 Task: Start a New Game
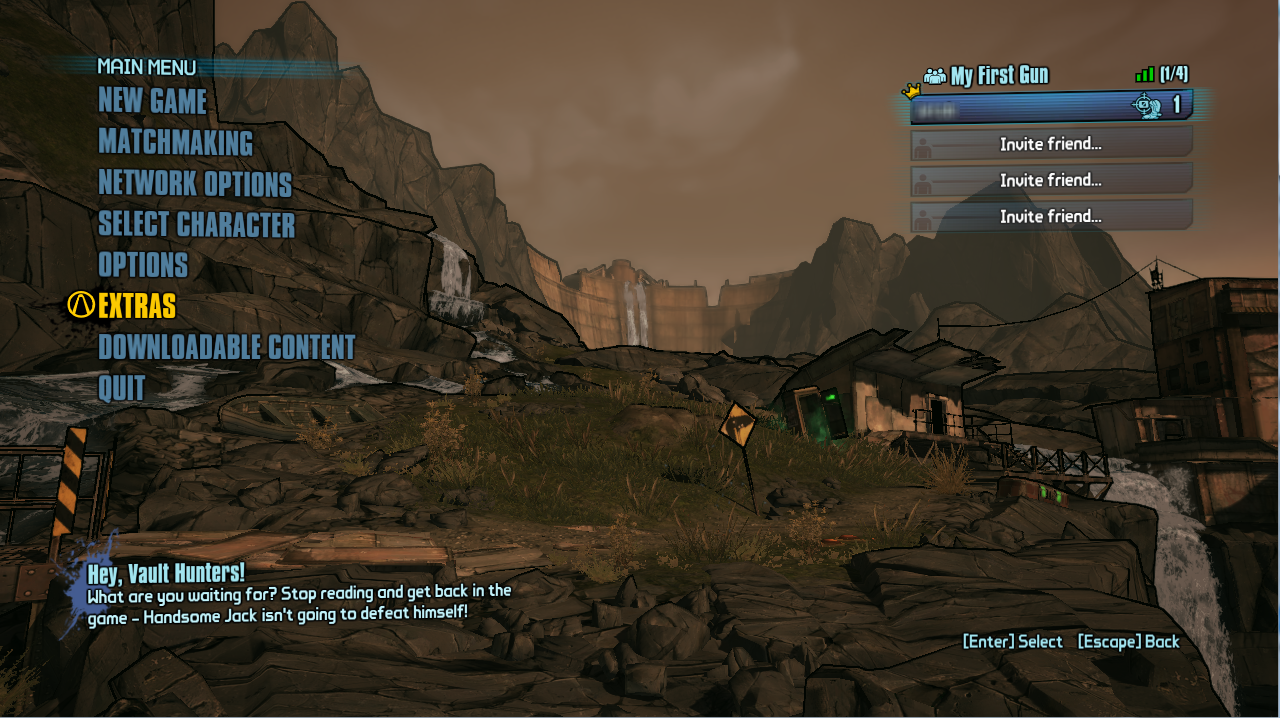[152, 101]
